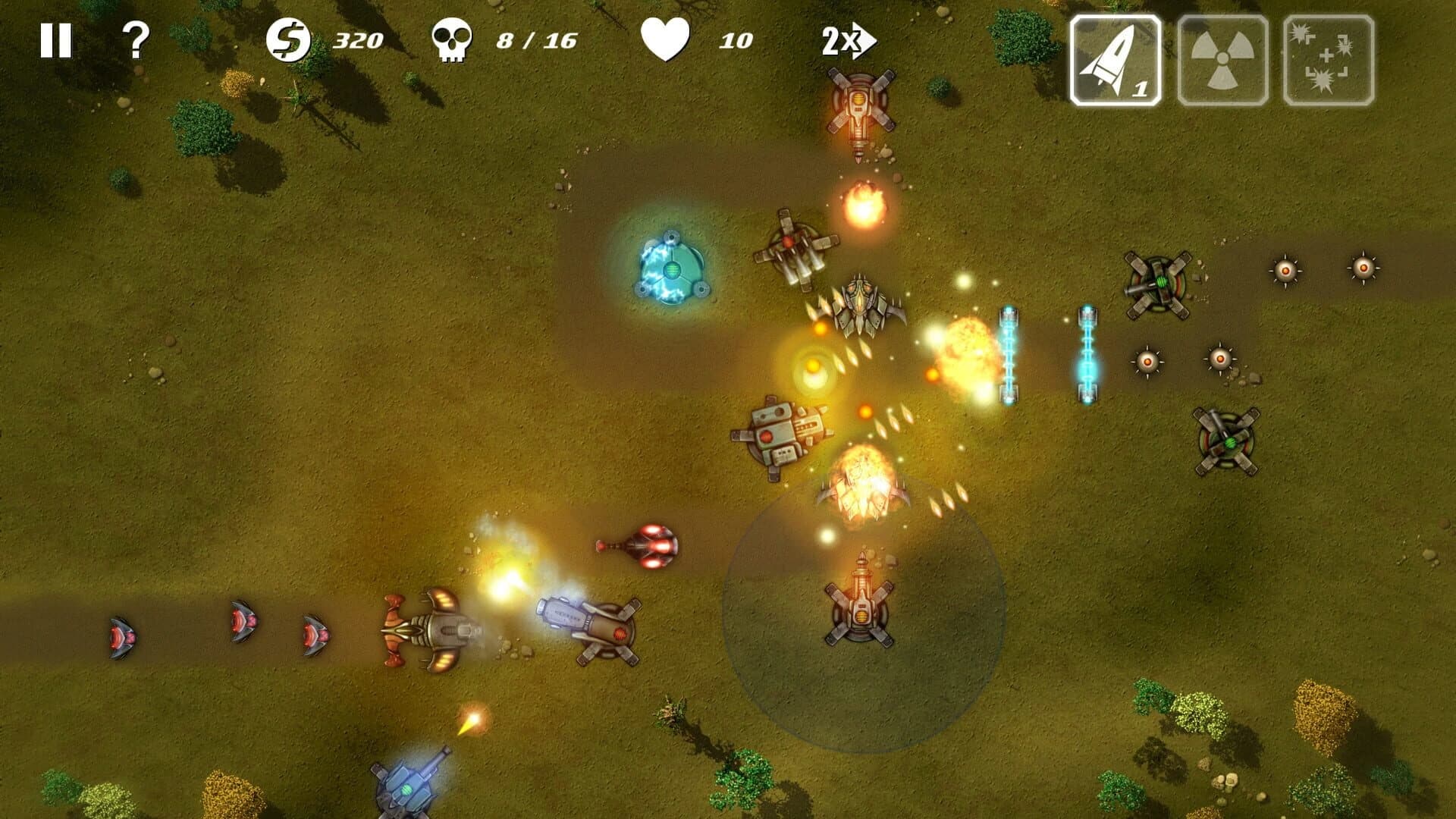Click the pause icon
1456x819 pixels.
(57, 39)
